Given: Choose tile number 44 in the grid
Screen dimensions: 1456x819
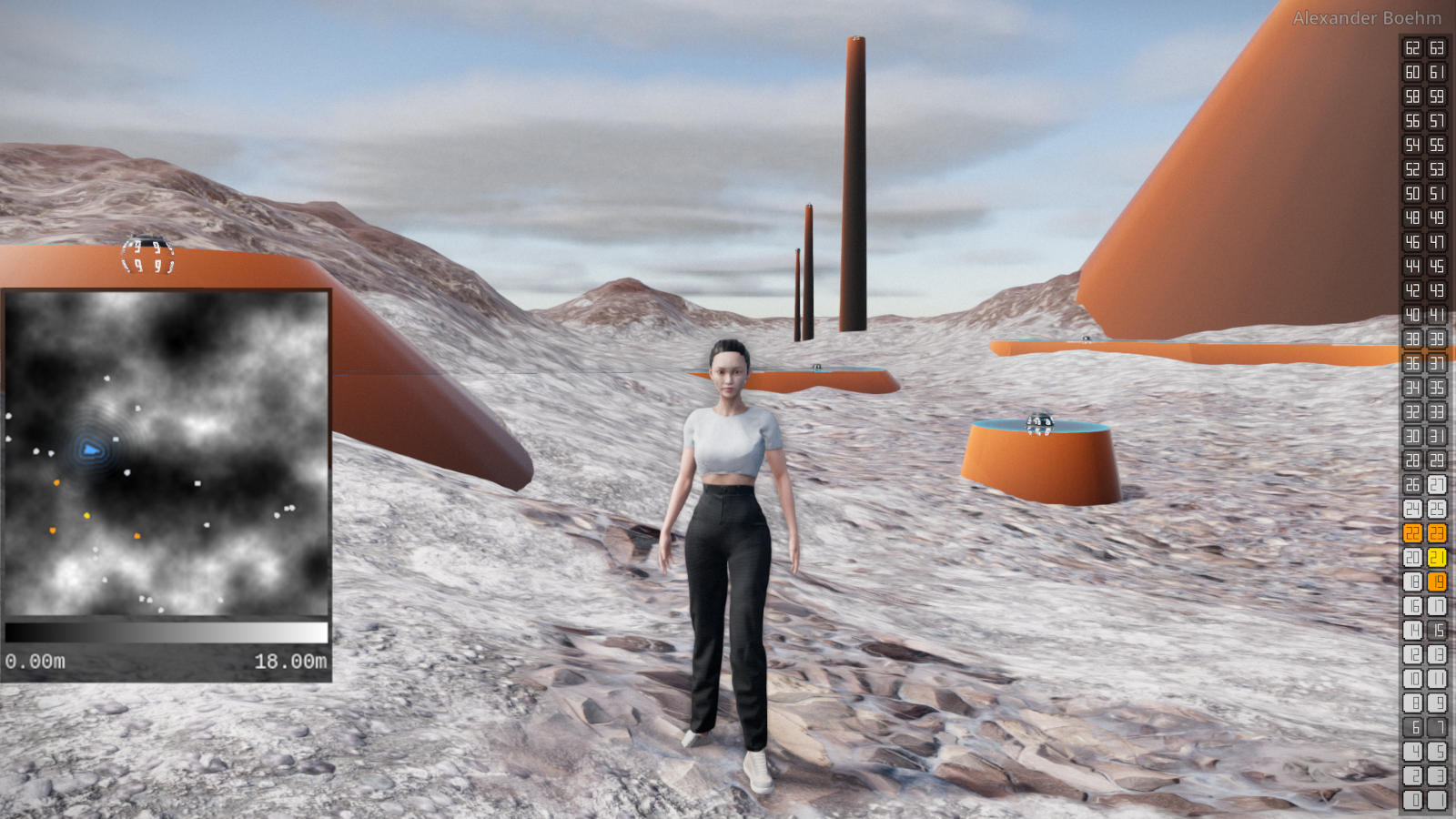Looking at the screenshot, I should click(x=1412, y=266).
